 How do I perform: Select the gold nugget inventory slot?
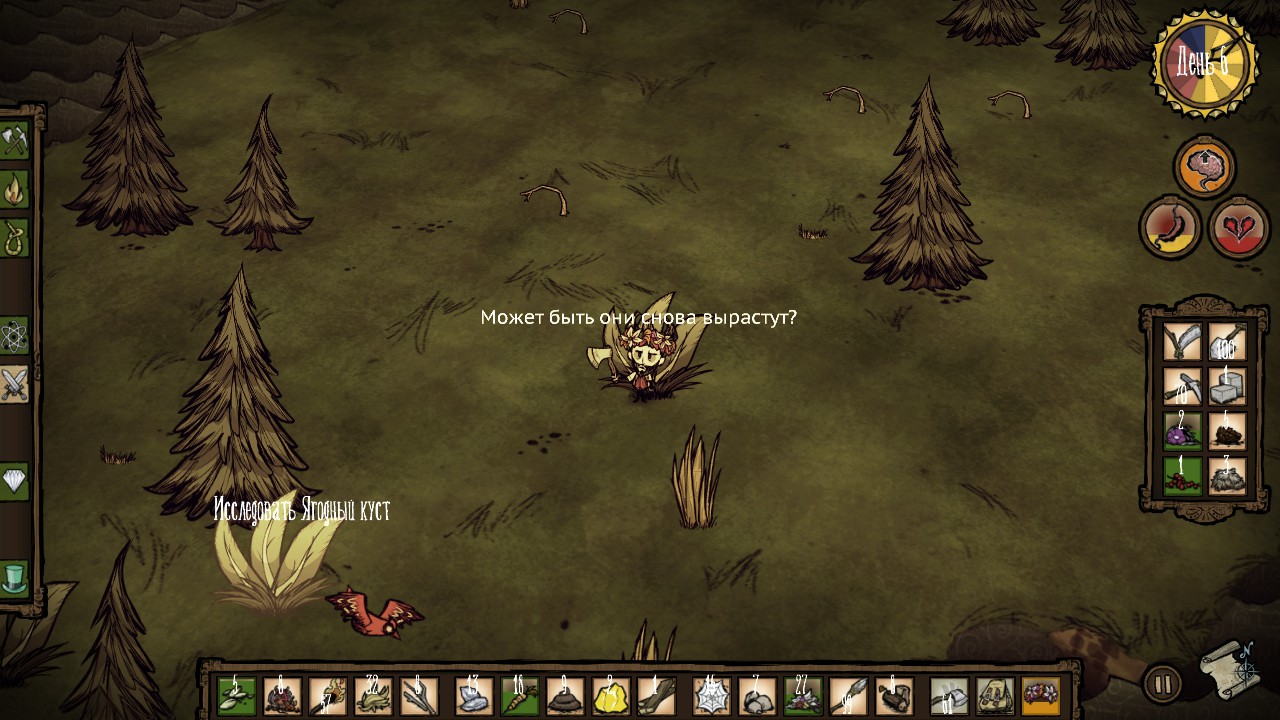coord(611,696)
